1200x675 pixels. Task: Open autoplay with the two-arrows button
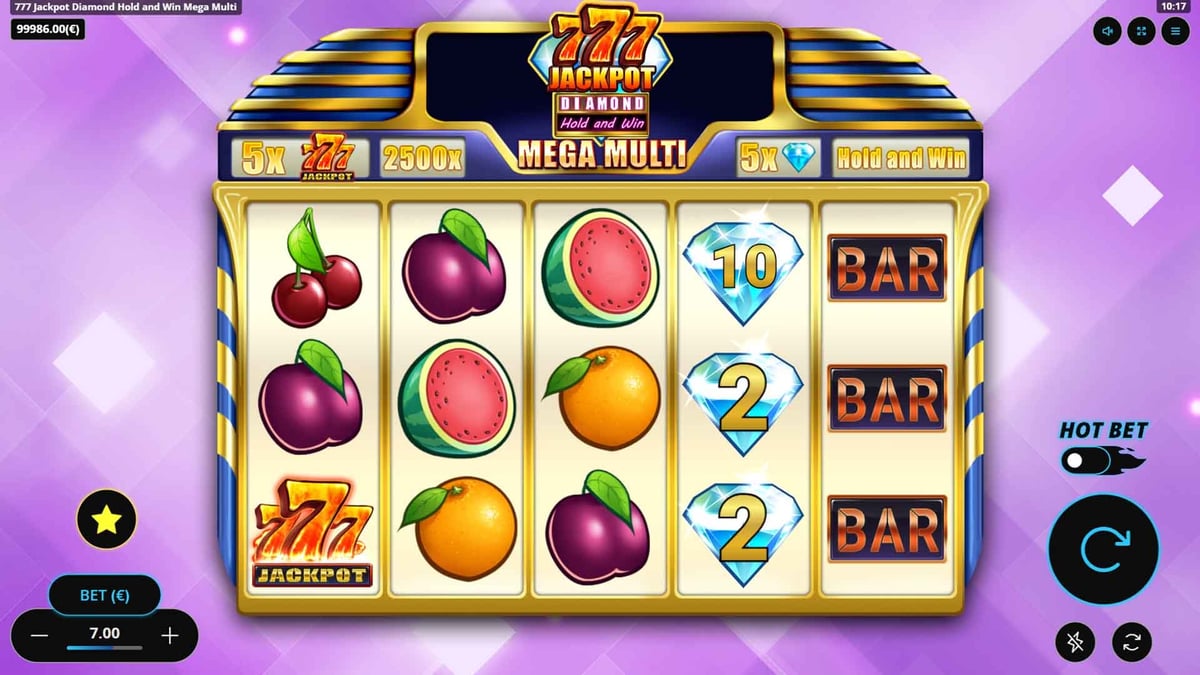pyautogui.click(x=1132, y=642)
